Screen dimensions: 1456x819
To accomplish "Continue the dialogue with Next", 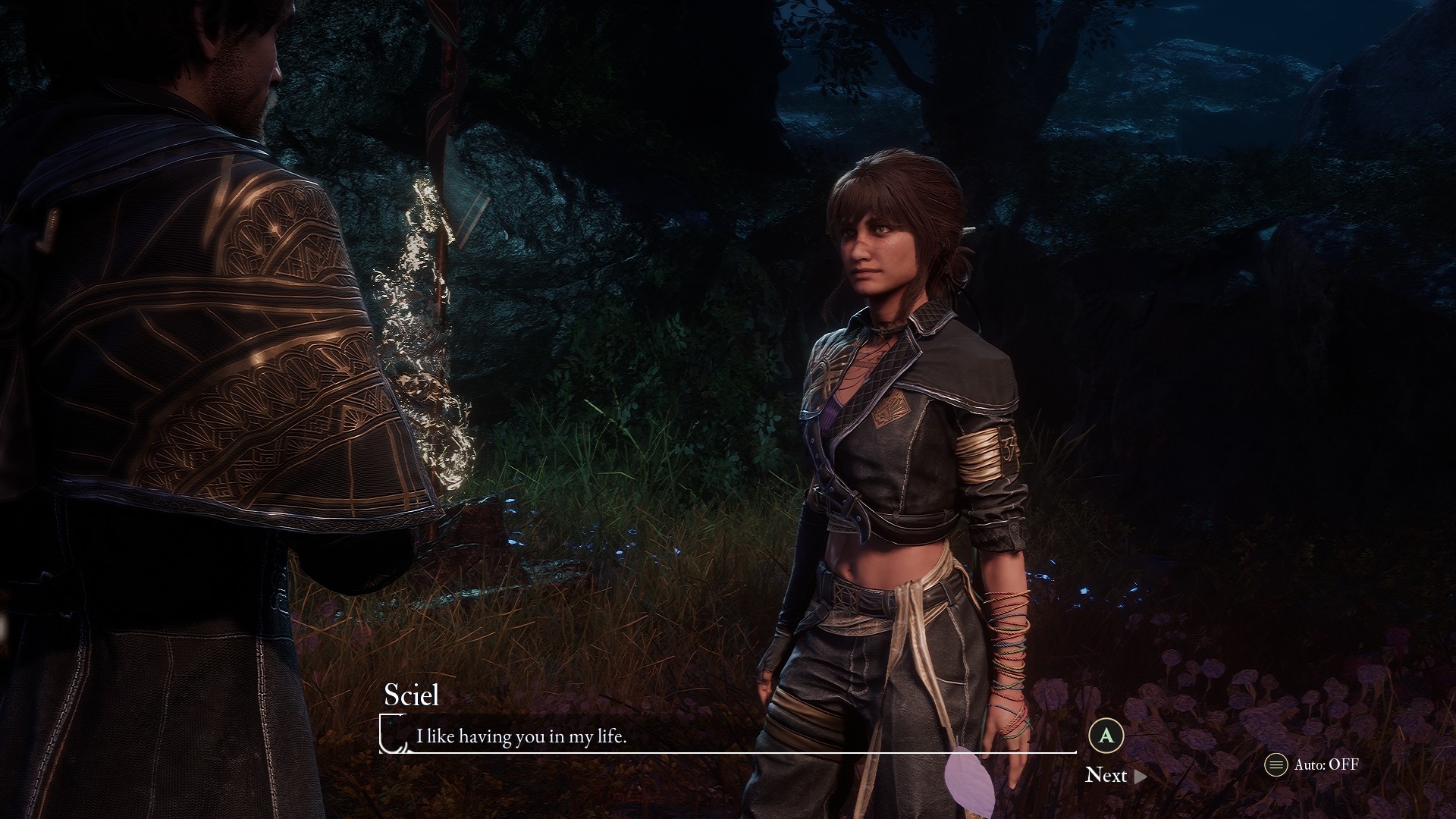I will click(1115, 775).
